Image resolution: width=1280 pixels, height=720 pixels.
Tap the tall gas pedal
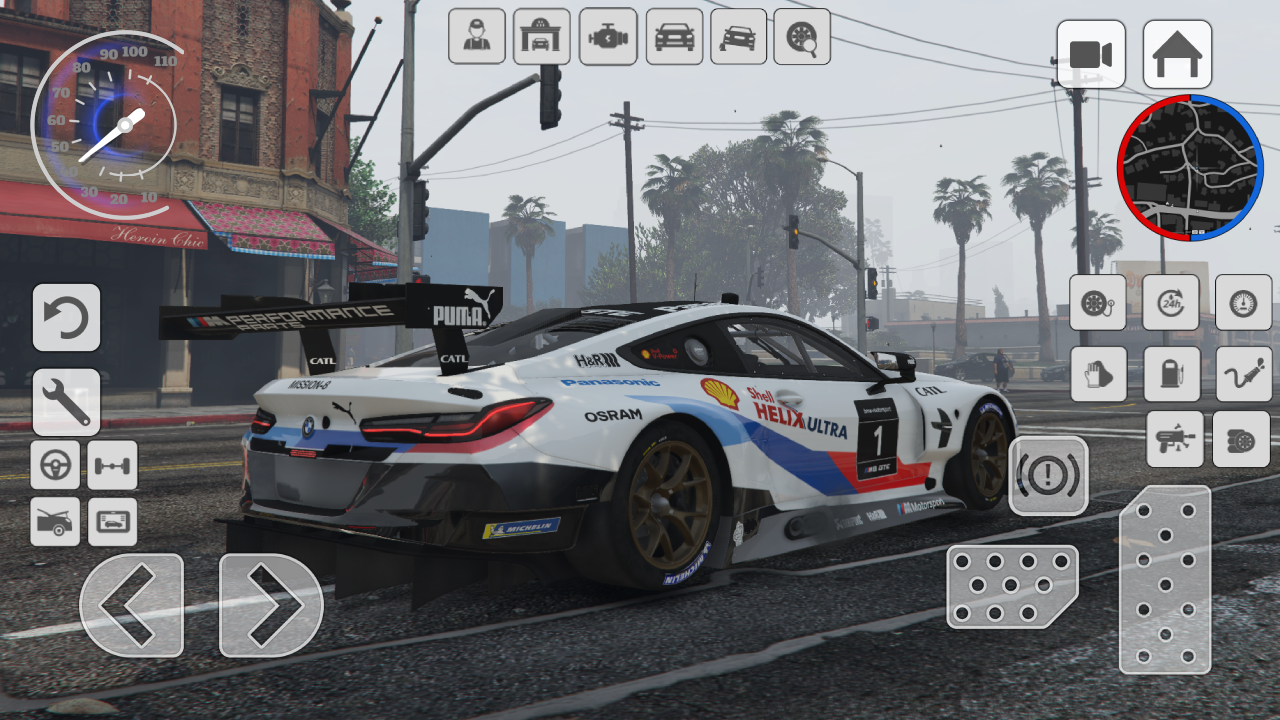[1165, 580]
